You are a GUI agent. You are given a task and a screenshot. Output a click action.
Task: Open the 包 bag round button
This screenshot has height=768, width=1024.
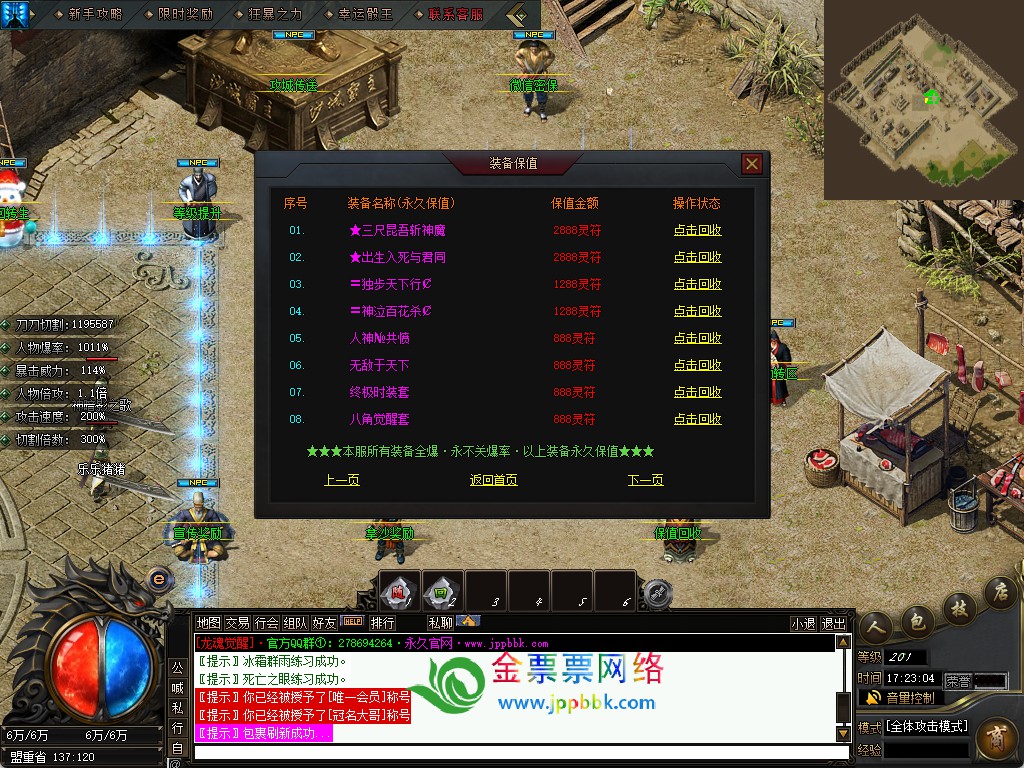[916, 622]
